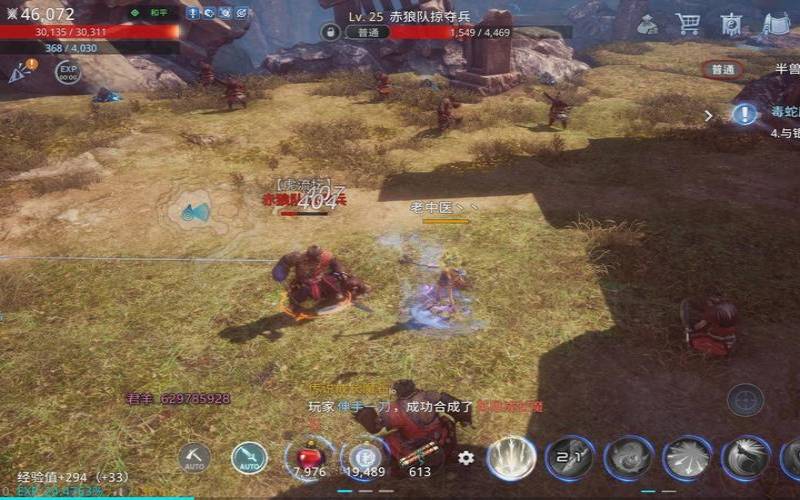800x500 pixels.
Task: Activate the glowing white burst skill
Action: point(511,458)
